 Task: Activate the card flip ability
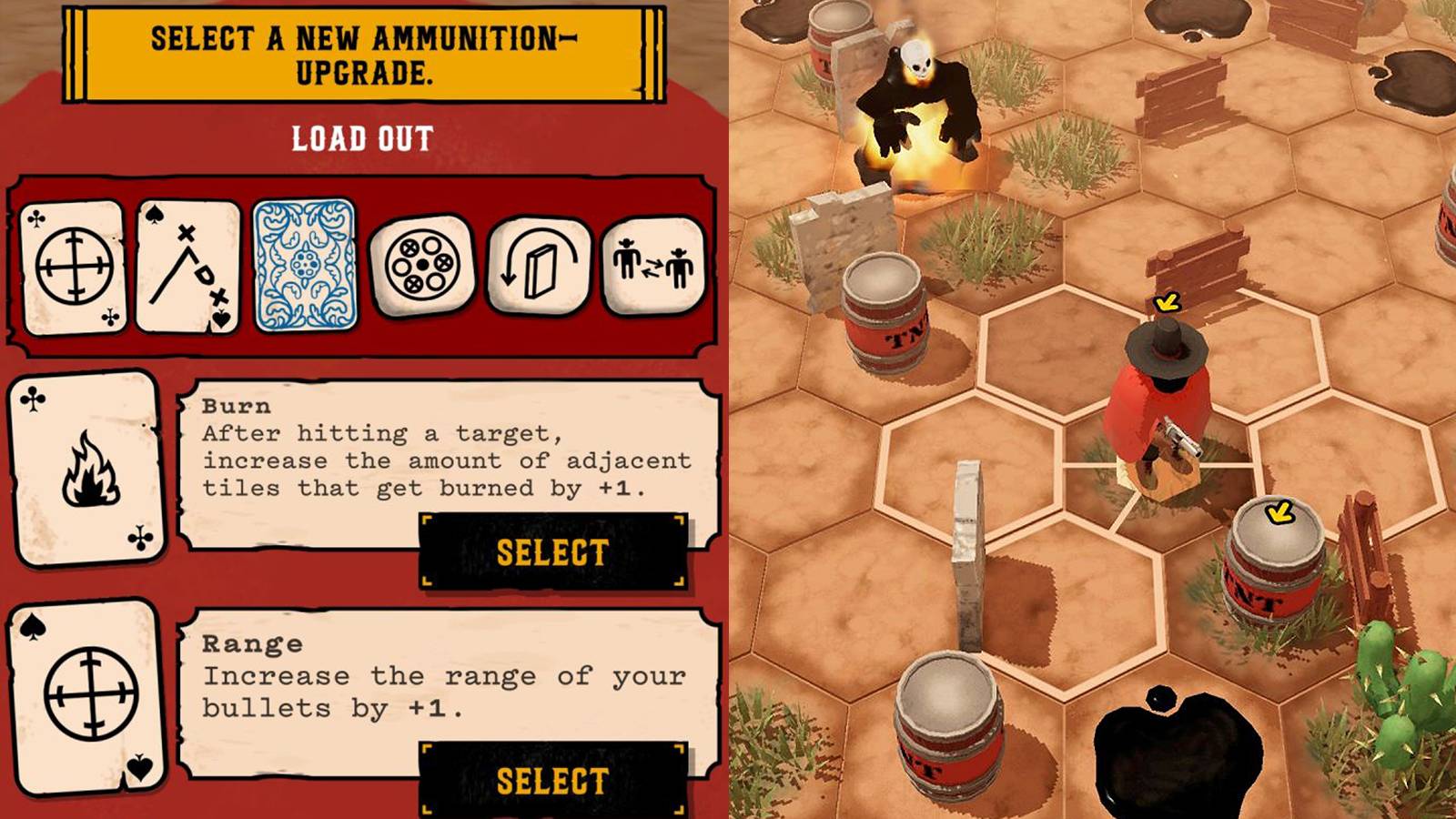coord(538,265)
